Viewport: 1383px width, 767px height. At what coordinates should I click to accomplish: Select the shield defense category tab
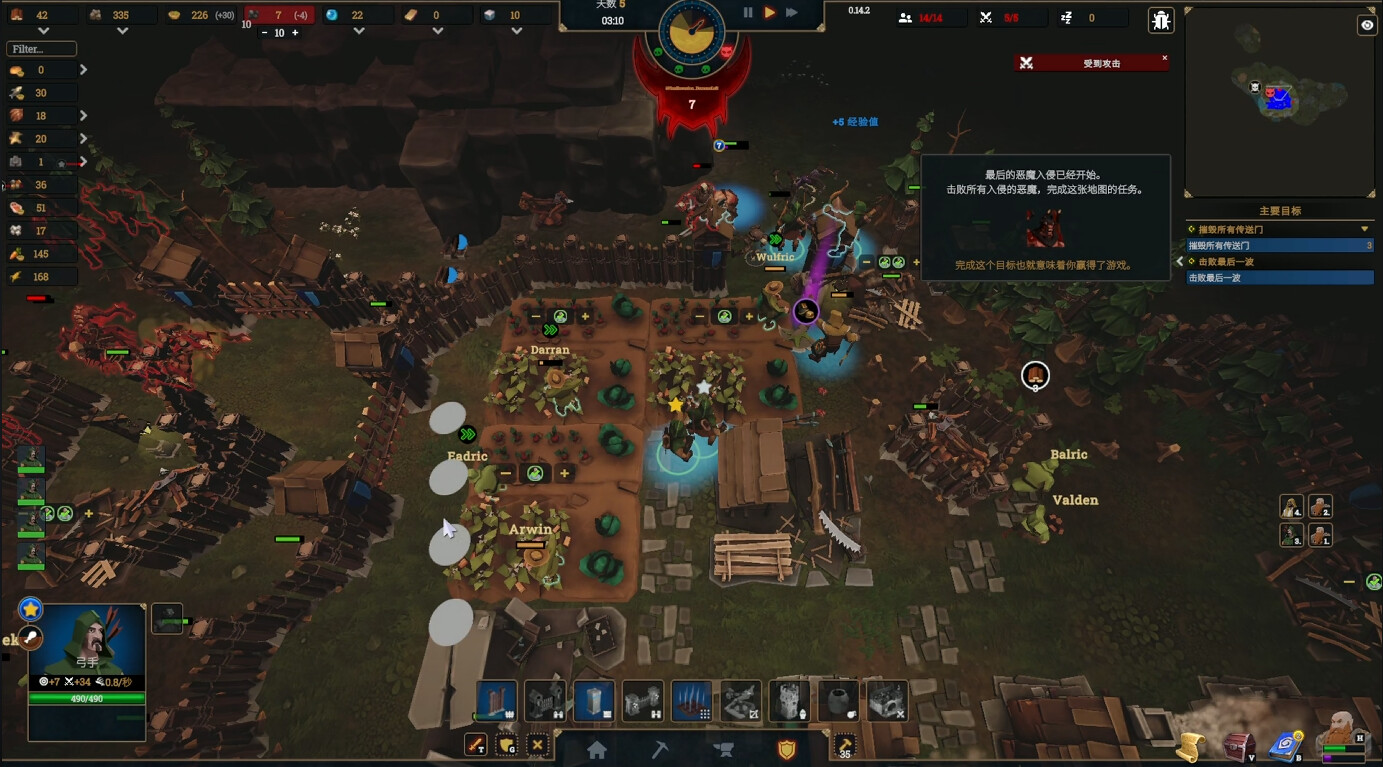[x=786, y=750]
